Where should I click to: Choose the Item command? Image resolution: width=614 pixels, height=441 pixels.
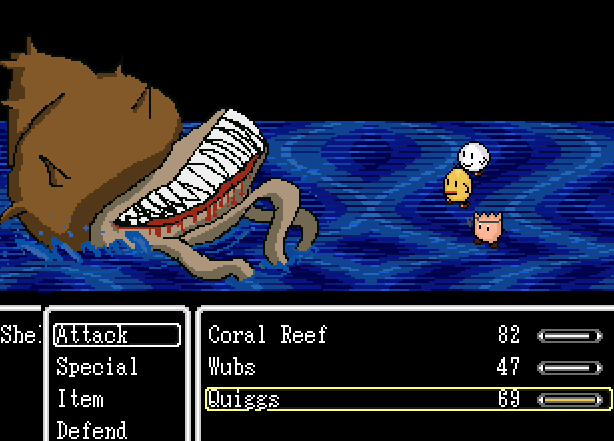click(x=80, y=399)
